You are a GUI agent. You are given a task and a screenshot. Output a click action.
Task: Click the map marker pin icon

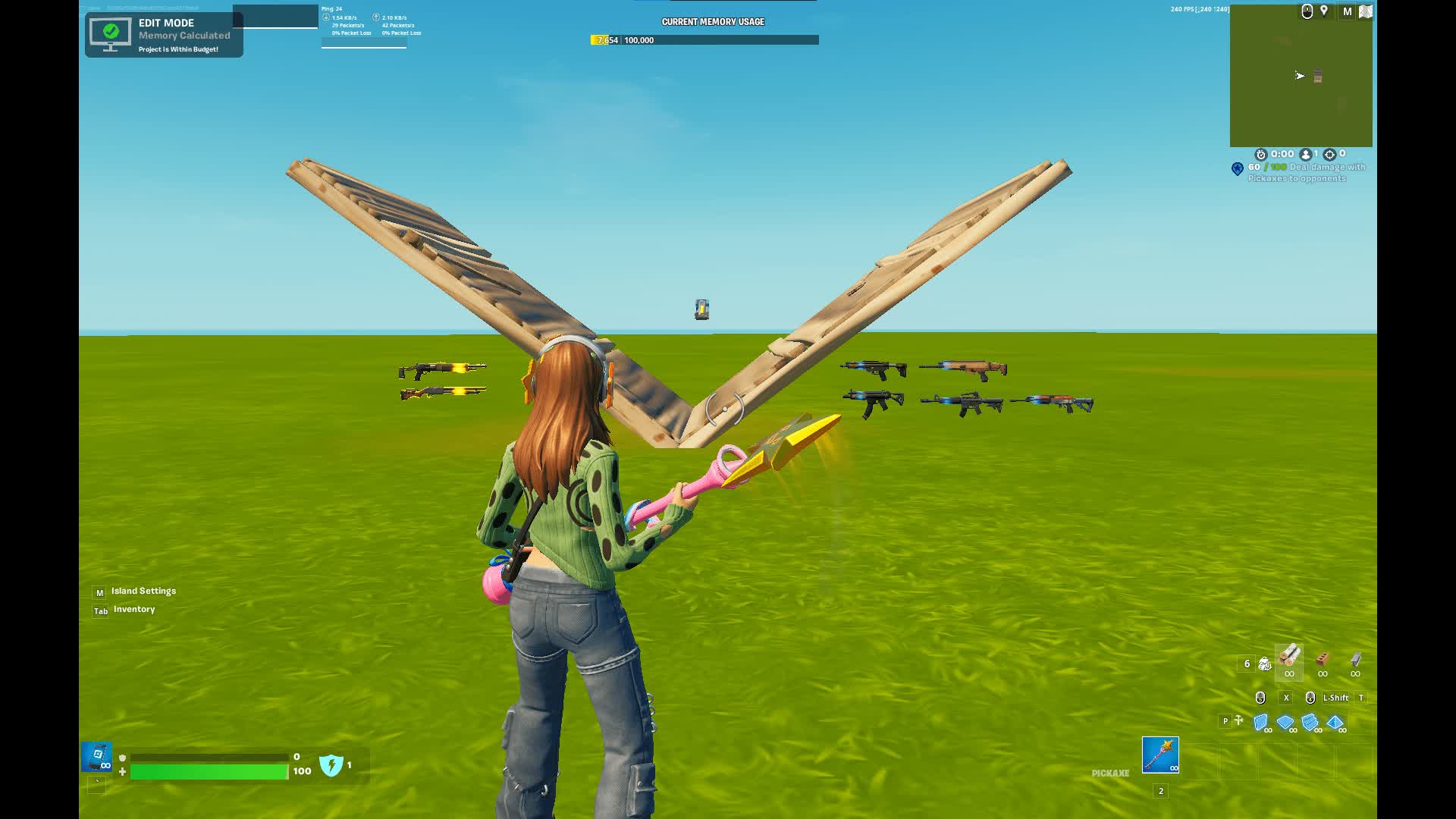click(x=1324, y=11)
